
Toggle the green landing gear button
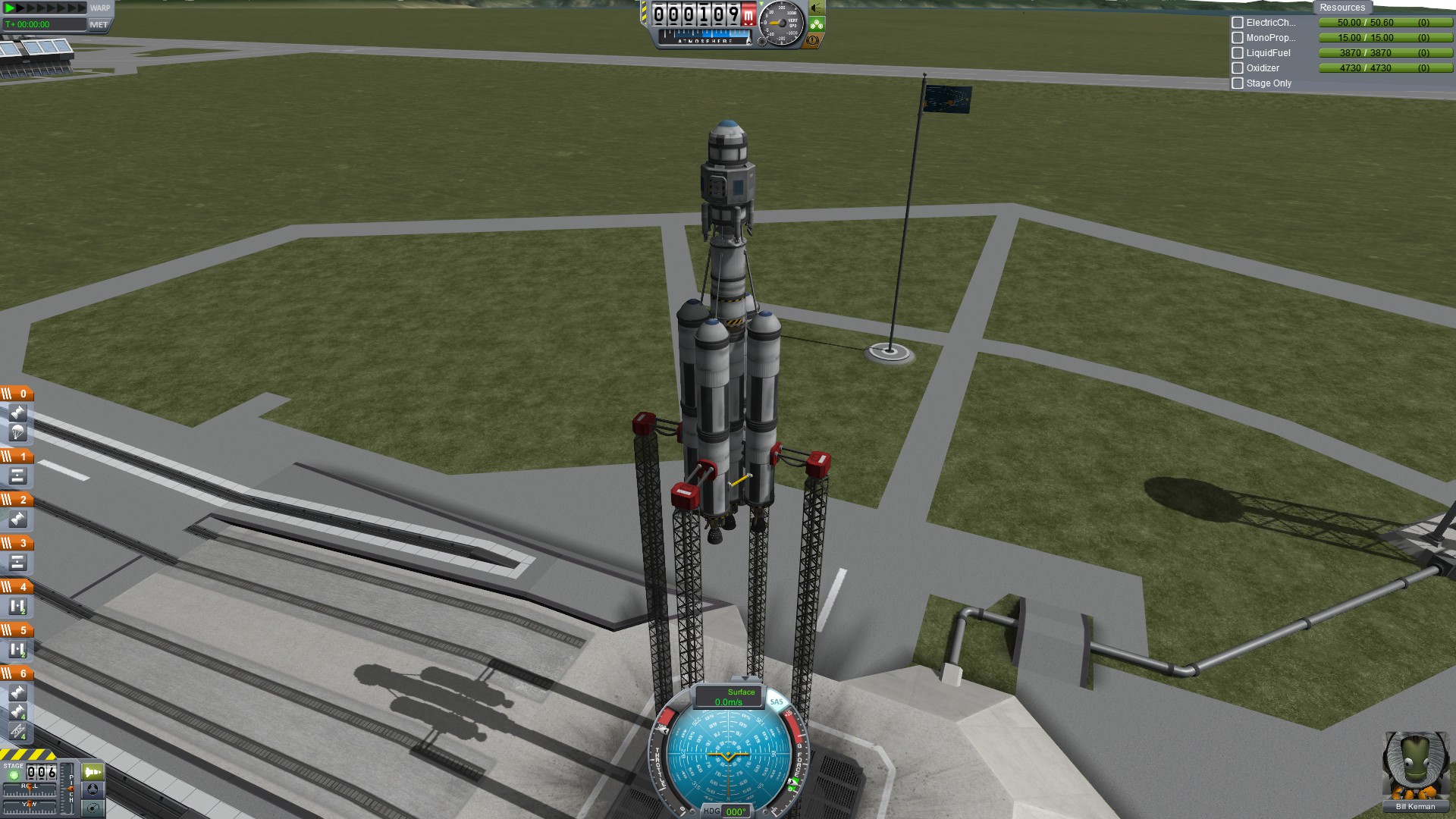pyautogui.click(x=817, y=24)
